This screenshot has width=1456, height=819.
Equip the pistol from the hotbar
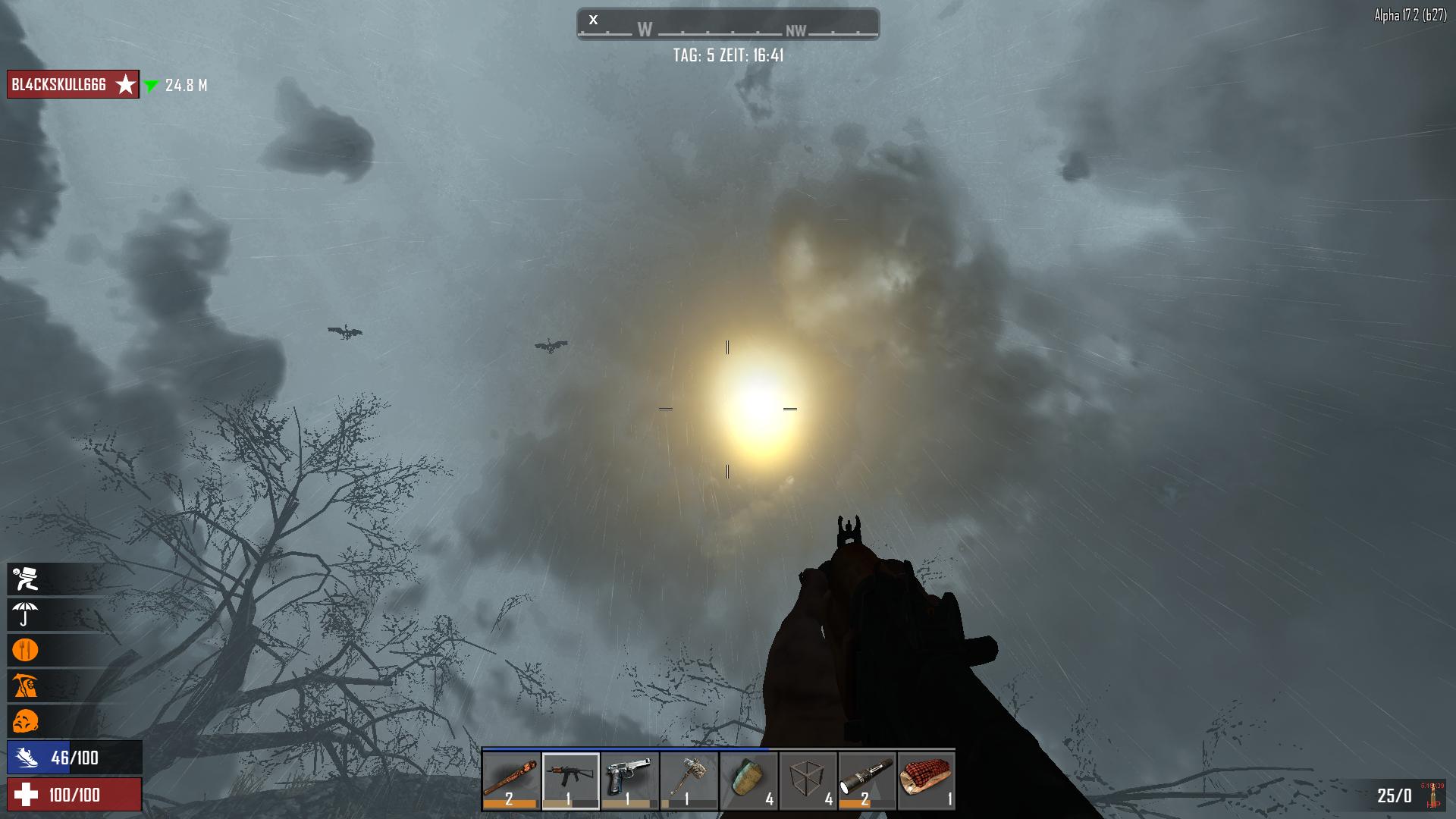(x=629, y=781)
